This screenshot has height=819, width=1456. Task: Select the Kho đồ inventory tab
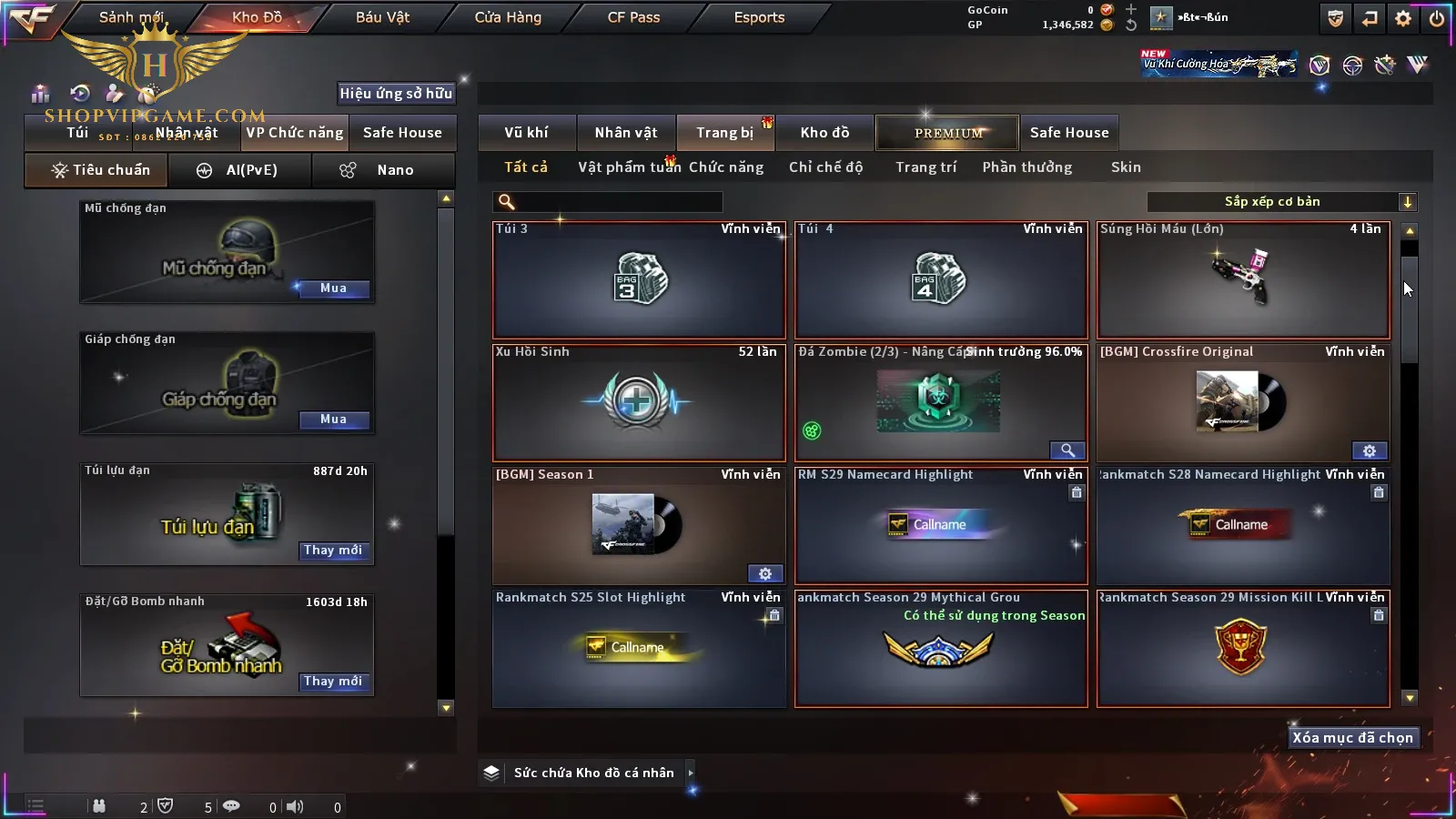click(824, 133)
